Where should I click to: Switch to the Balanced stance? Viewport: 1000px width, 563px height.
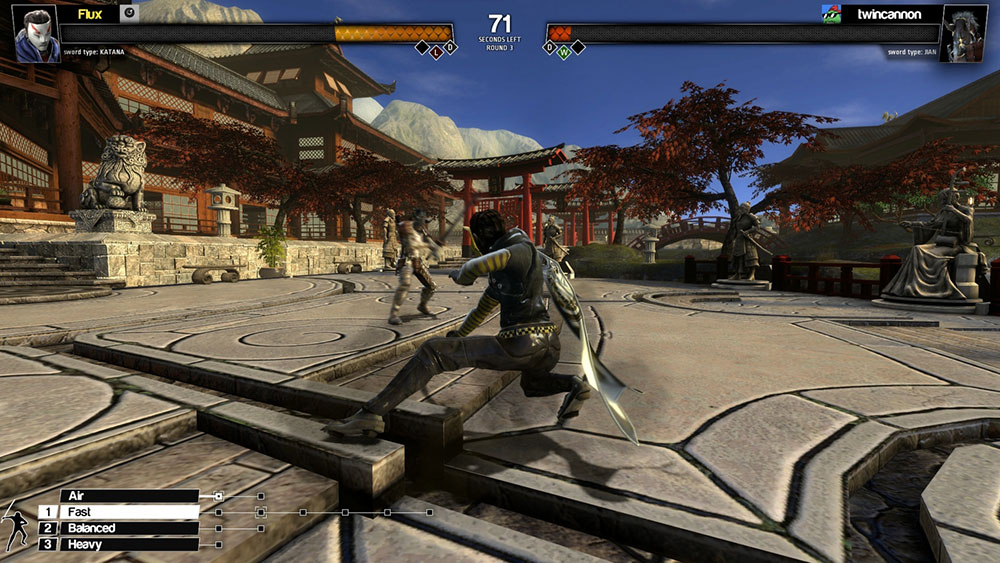coord(130,528)
